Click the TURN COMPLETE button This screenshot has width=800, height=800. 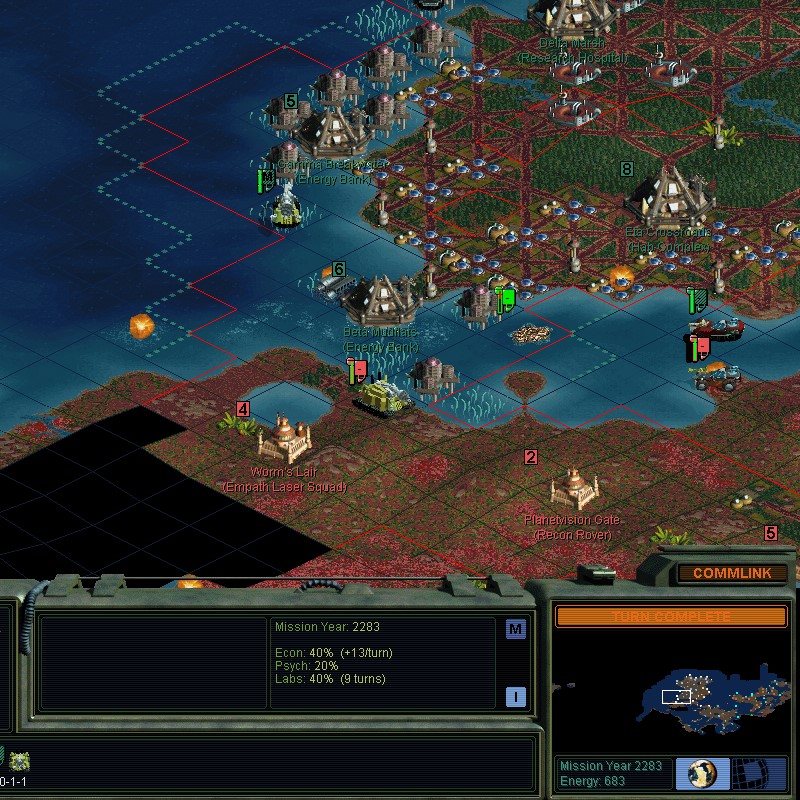[x=671, y=617]
